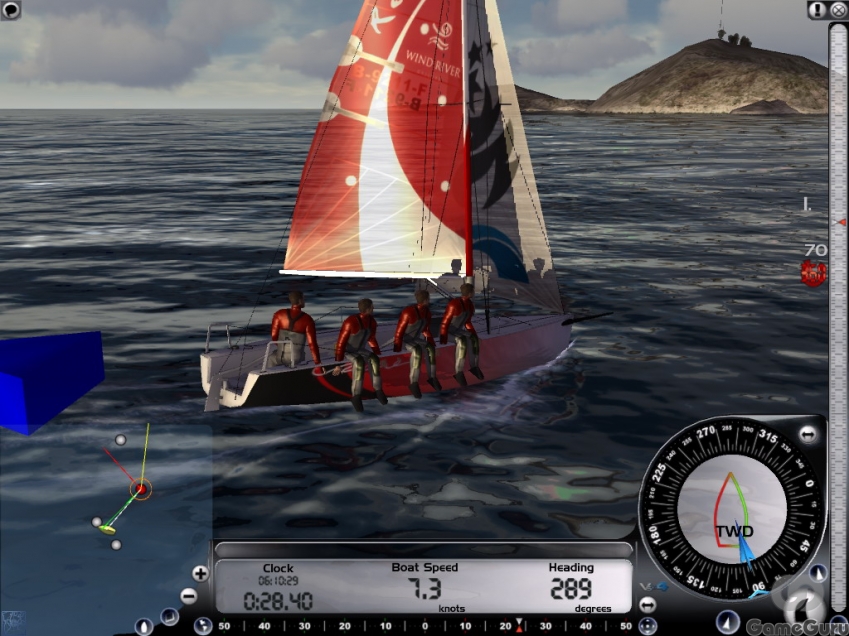The width and height of the screenshot is (849, 636).
Task: Click the top-left corner circular button
Action: [11, 11]
